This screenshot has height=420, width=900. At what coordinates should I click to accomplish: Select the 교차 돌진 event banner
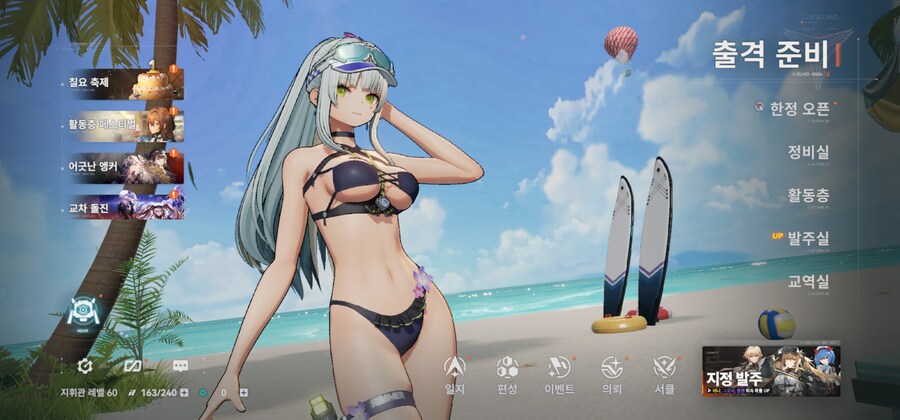pos(120,205)
